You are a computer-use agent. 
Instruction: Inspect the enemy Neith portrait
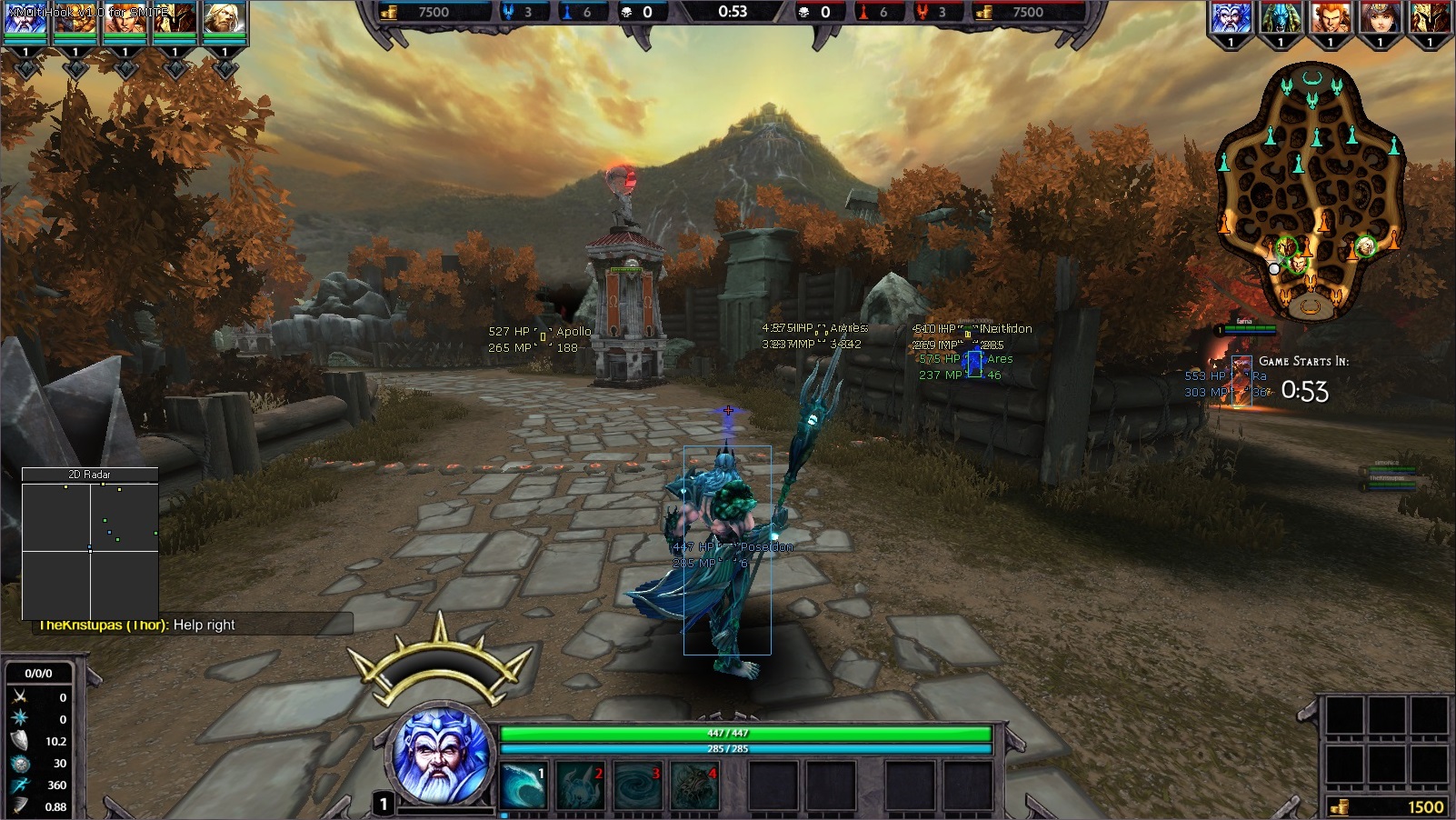pyautogui.click(x=1380, y=18)
